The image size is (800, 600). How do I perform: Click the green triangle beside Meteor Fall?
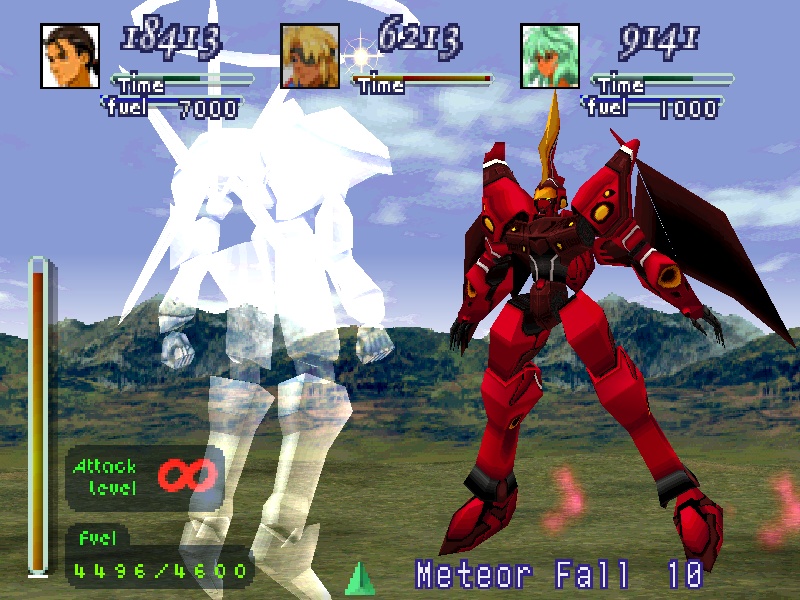pyautogui.click(x=359, y=579)
